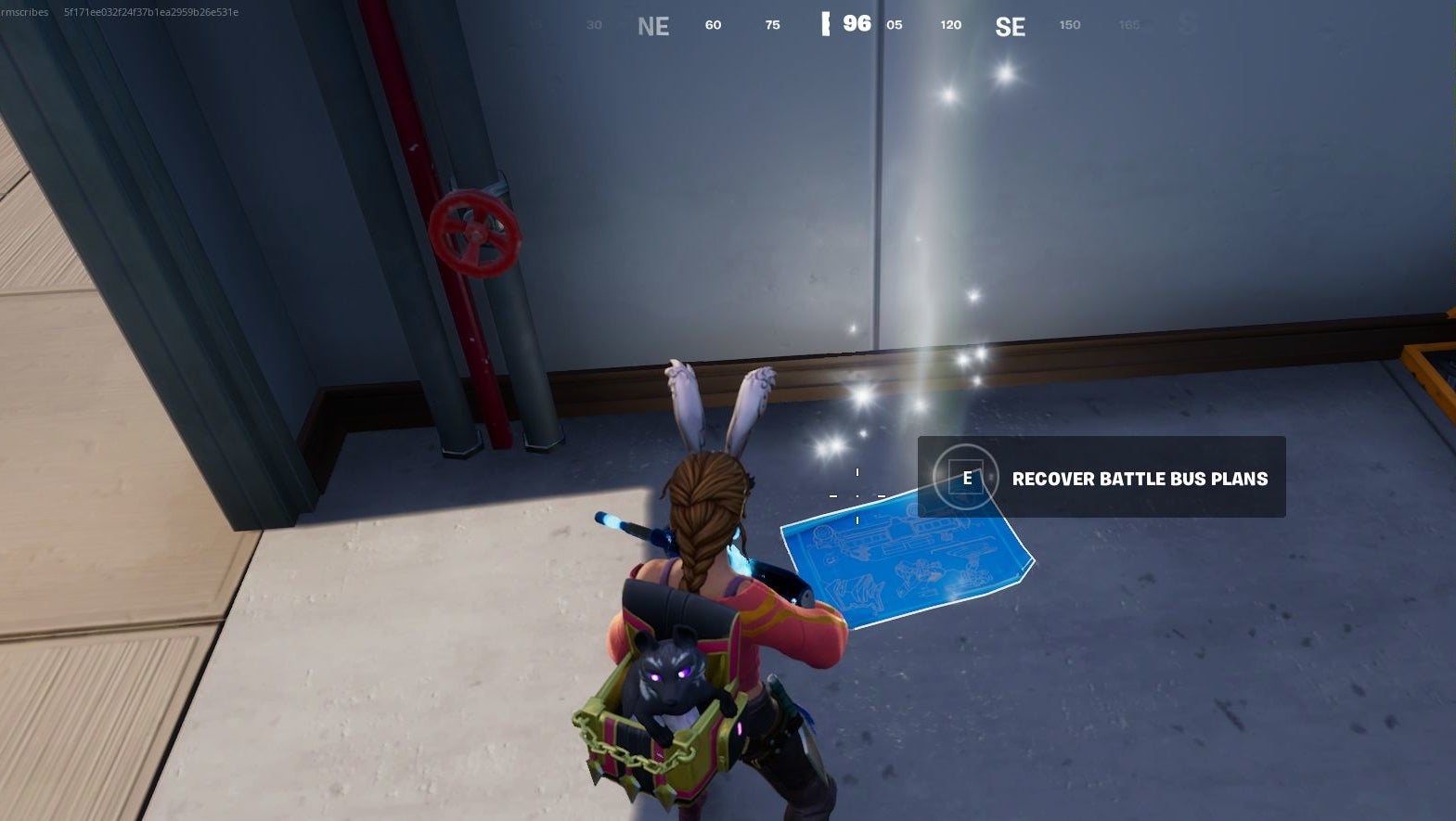Image resolution: width=1456 pixels, height=821 pixels.
Task: Click the E interact key icon
Action: [966, 477]
